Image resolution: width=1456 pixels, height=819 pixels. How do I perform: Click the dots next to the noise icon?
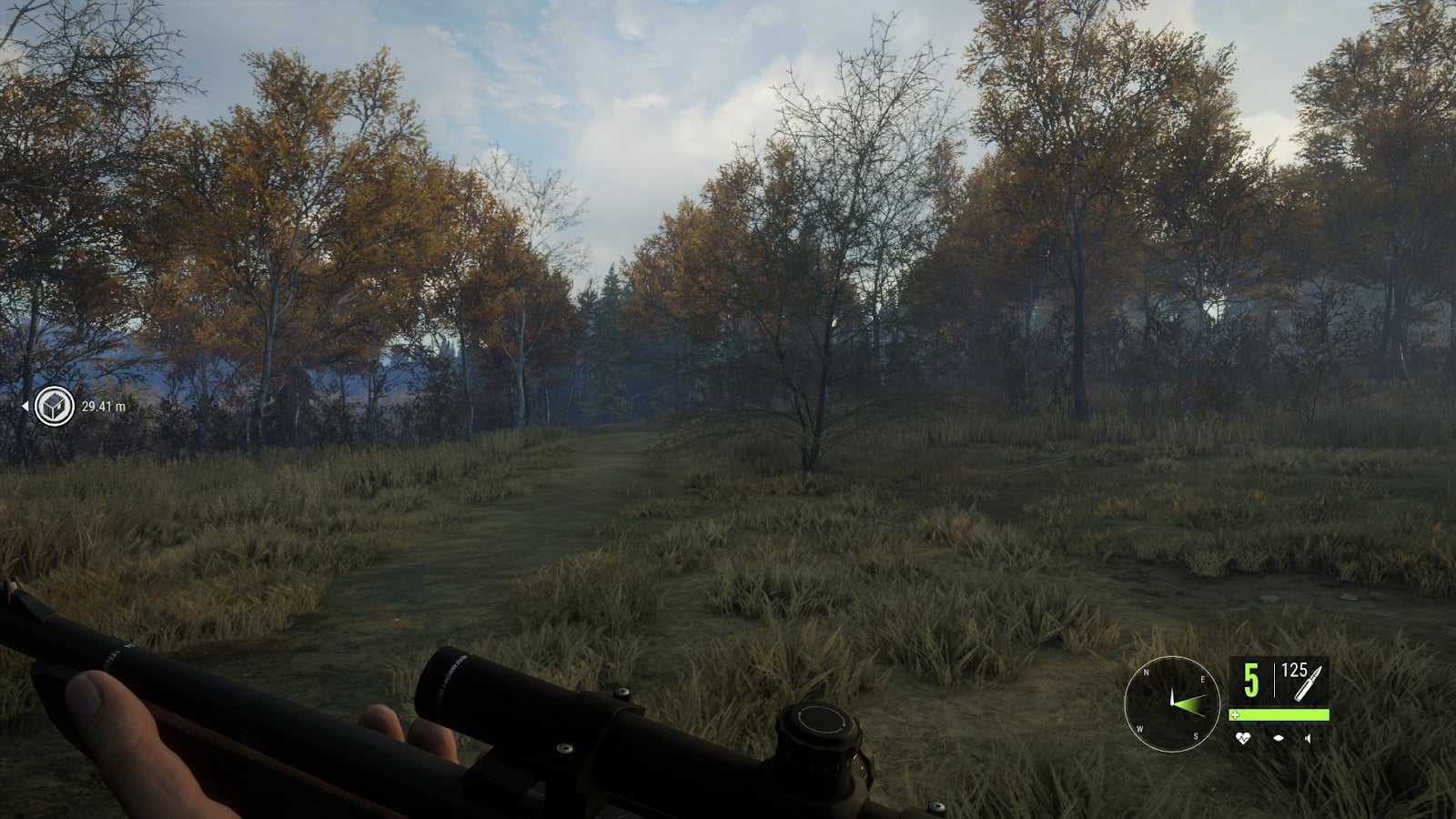tap(1318, 738)
